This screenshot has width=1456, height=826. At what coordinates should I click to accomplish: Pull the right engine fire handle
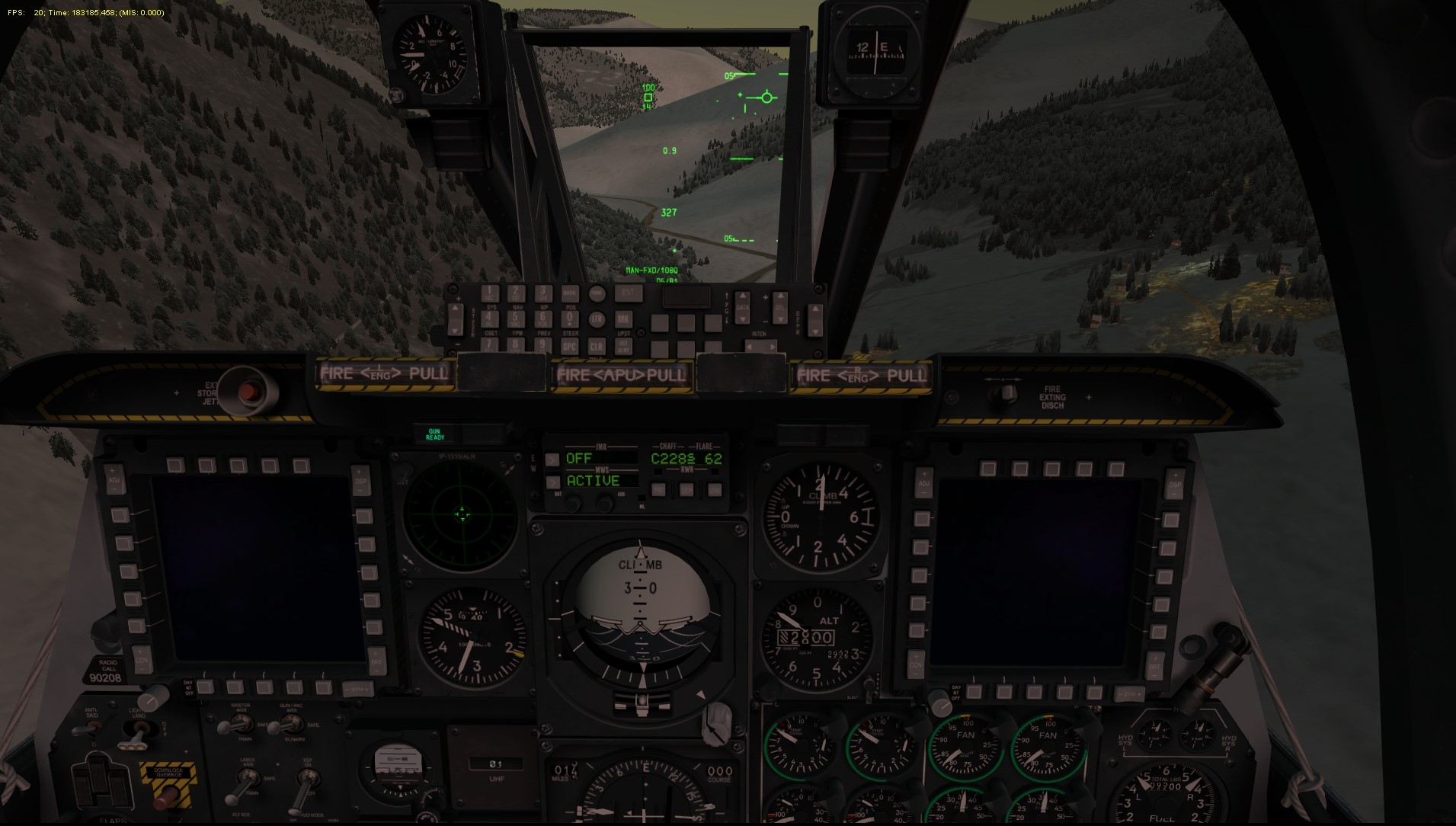(861, 375)
